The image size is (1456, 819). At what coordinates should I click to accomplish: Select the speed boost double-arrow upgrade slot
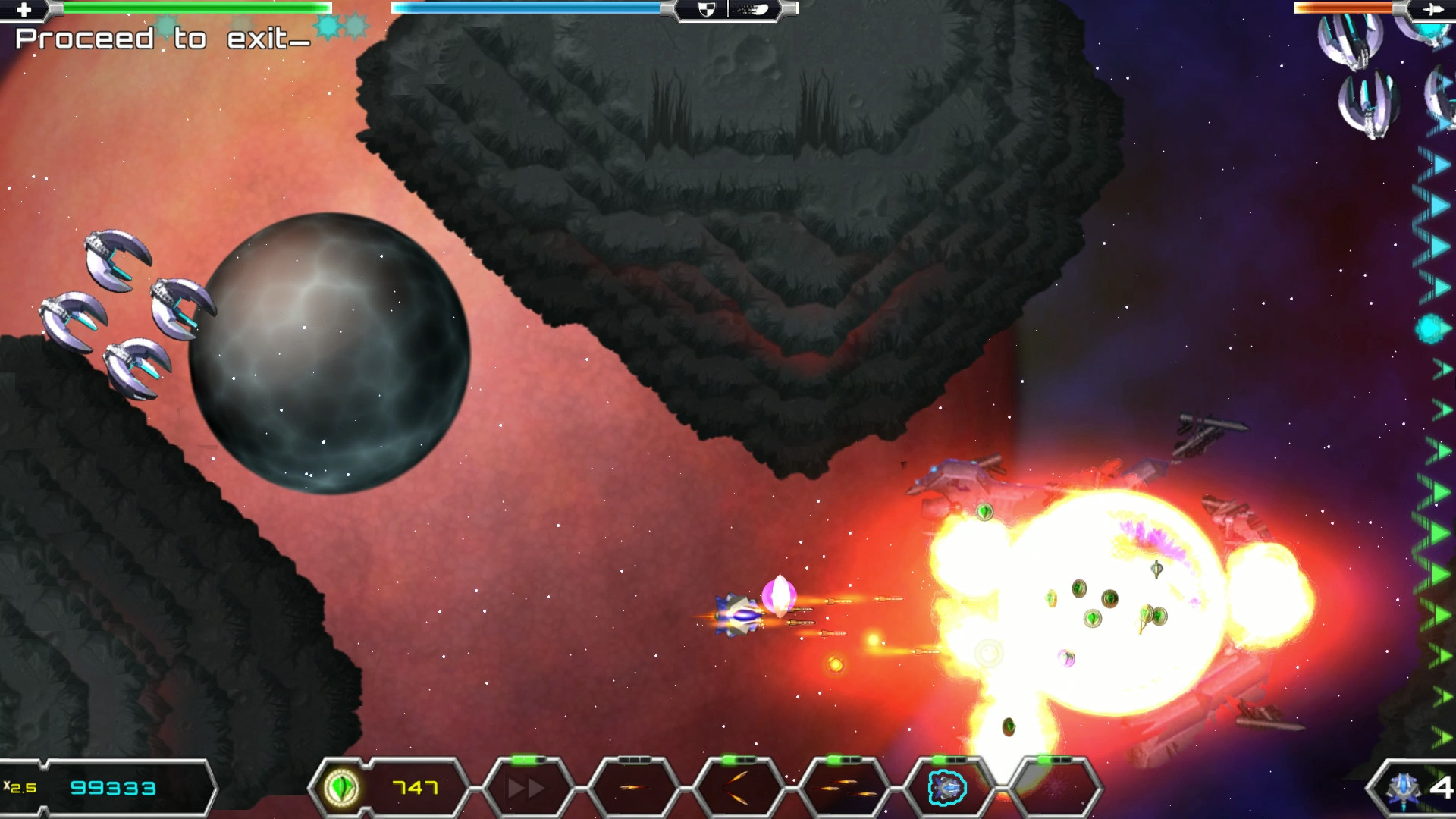[526, 789]
